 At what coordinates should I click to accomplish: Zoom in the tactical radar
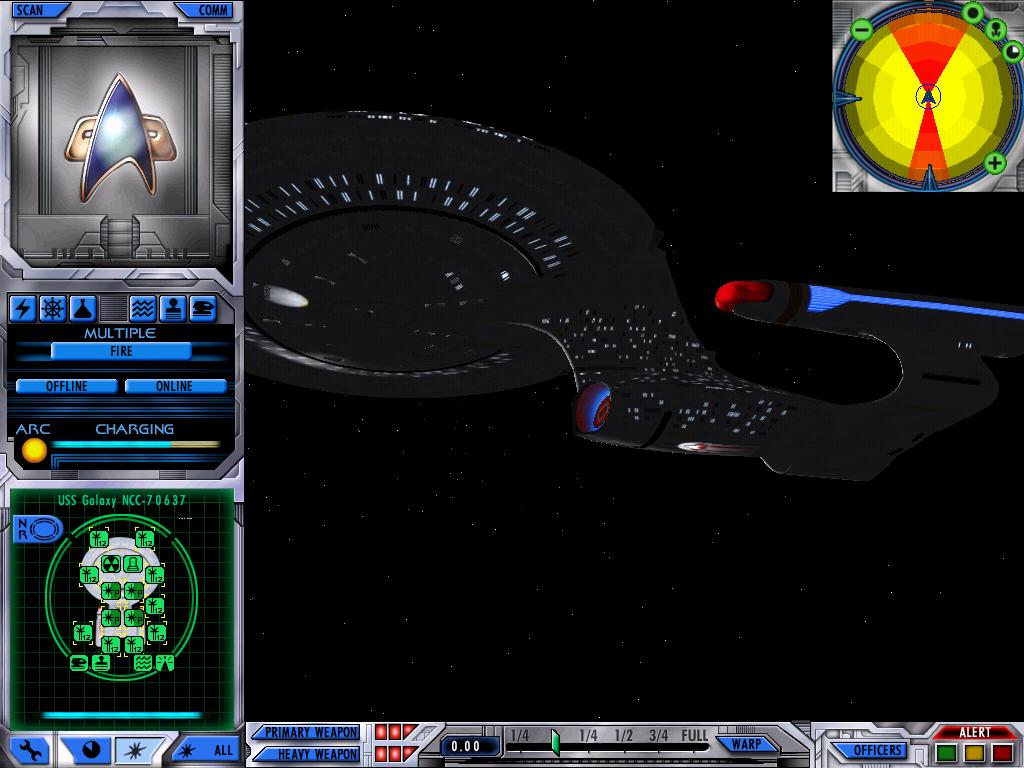994,163
